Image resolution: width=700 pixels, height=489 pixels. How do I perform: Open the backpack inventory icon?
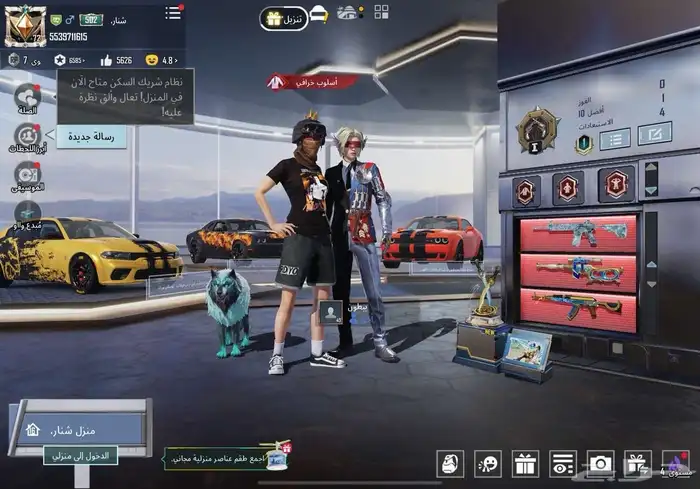coord(451,463)
